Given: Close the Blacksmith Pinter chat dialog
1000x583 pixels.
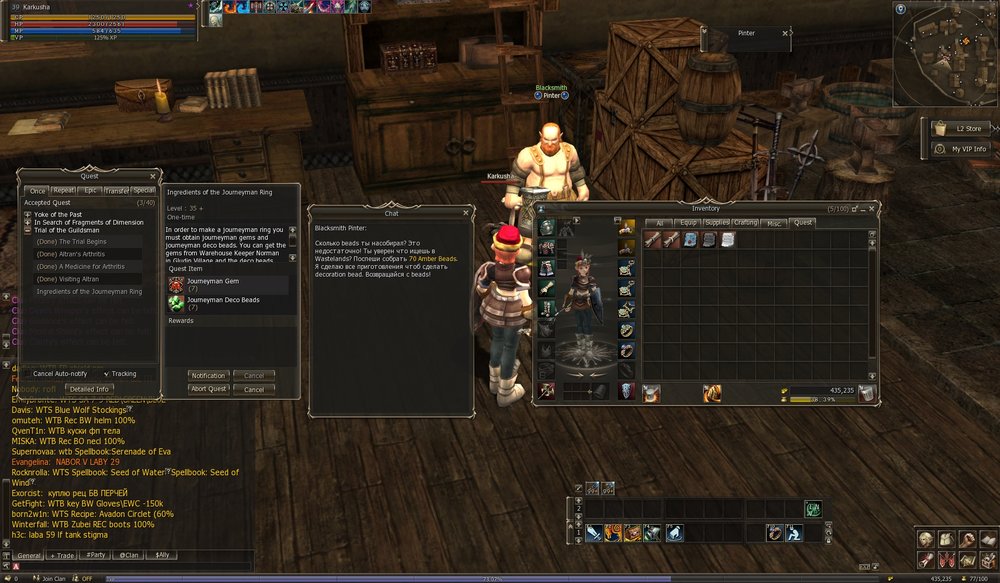Looking at the screenshot, I should [x=467, y=213].
